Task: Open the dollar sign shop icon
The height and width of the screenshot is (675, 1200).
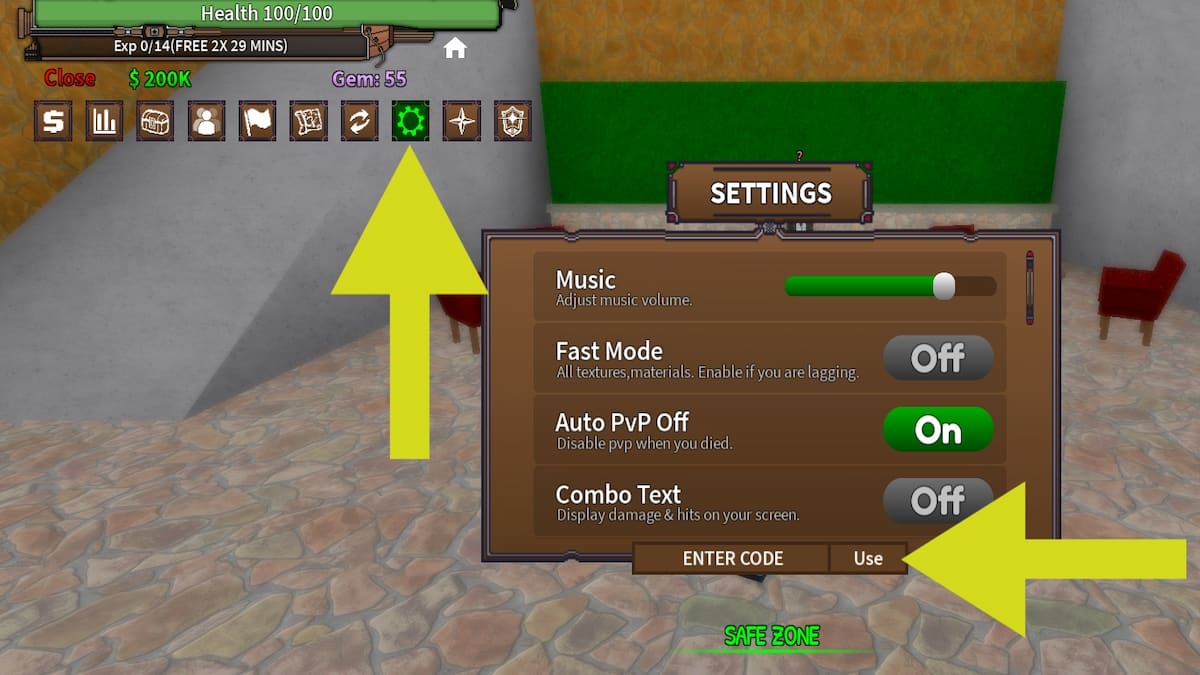Action: click(x=53, y=121)
